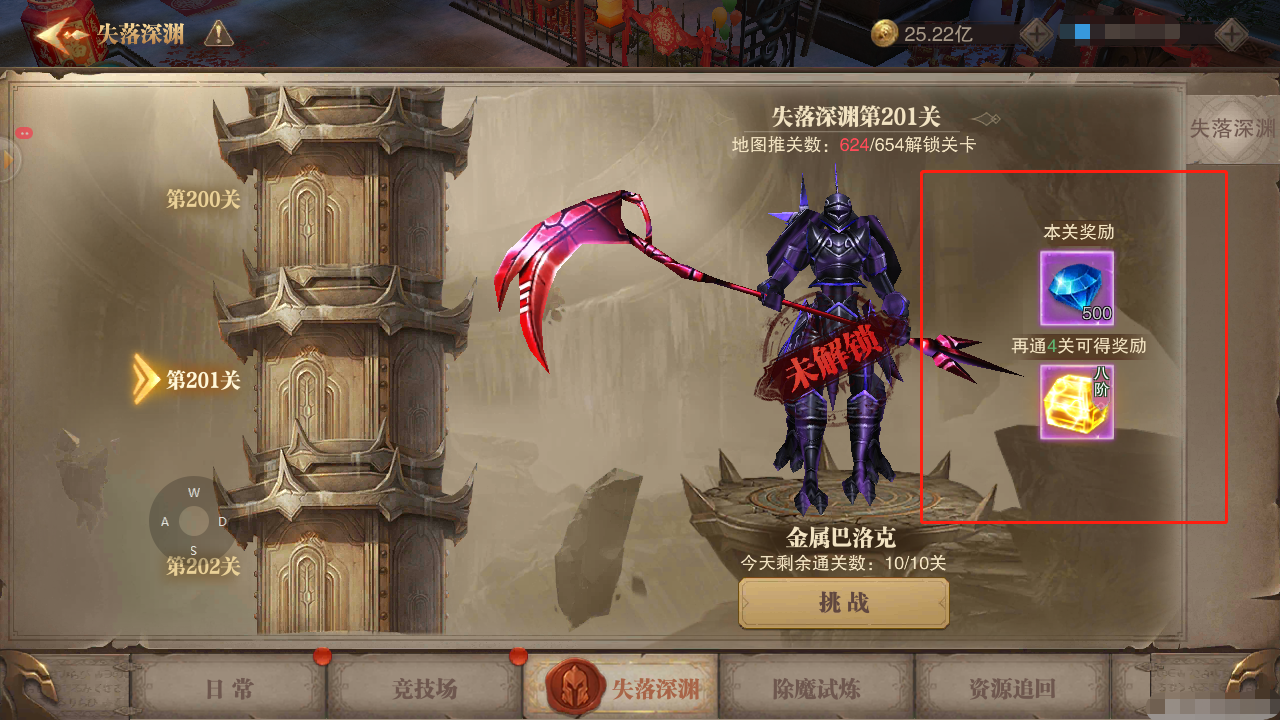Click the exclamation warning icon next to 失落深渊
Viewport: 1280px width, 720px height.
(x=219, y=31)
